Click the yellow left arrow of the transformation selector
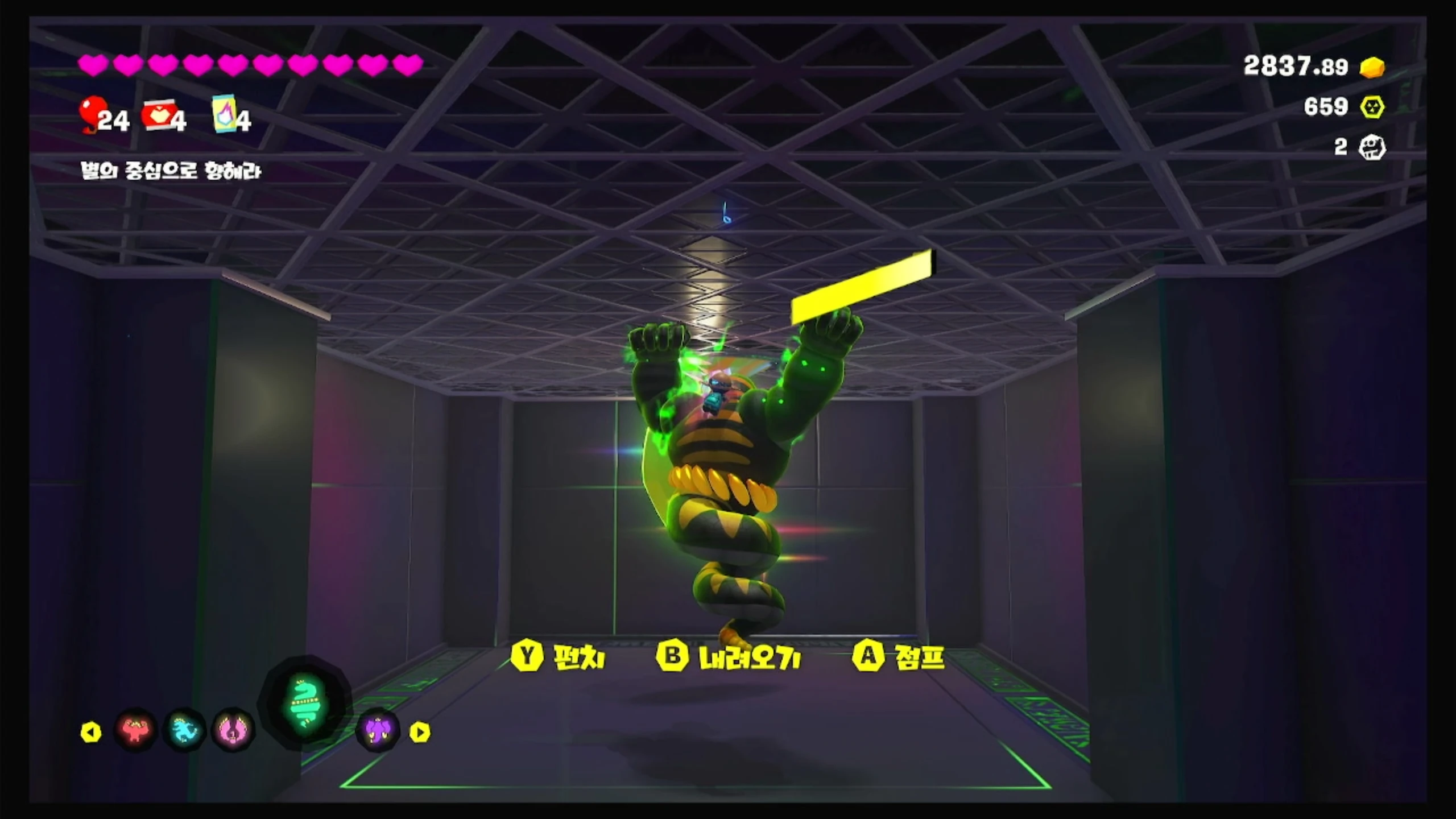The image size is (1456, 819). pos(91,732)
